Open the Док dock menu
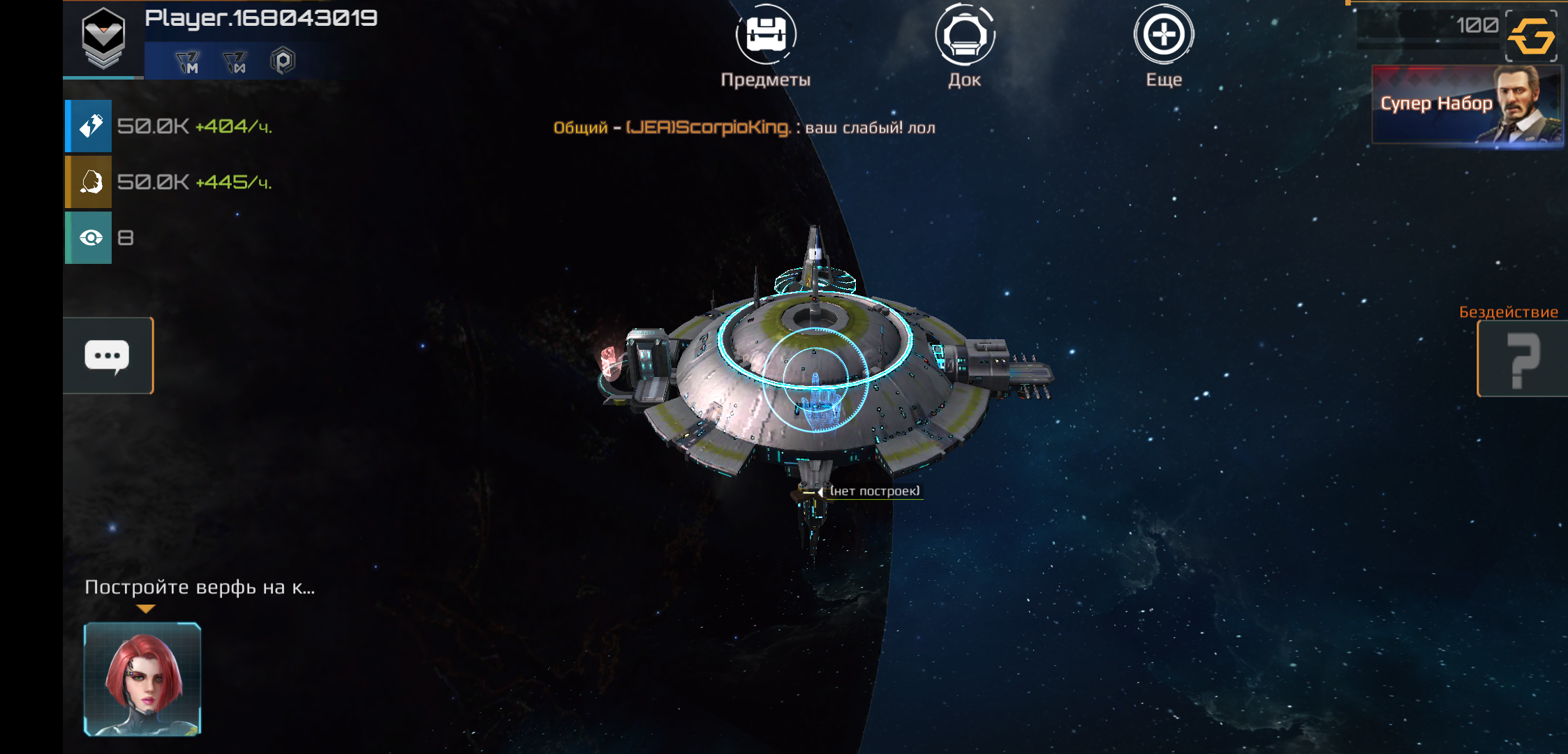The height and width of the screenshot is (754, 1568). coord(965,35)
